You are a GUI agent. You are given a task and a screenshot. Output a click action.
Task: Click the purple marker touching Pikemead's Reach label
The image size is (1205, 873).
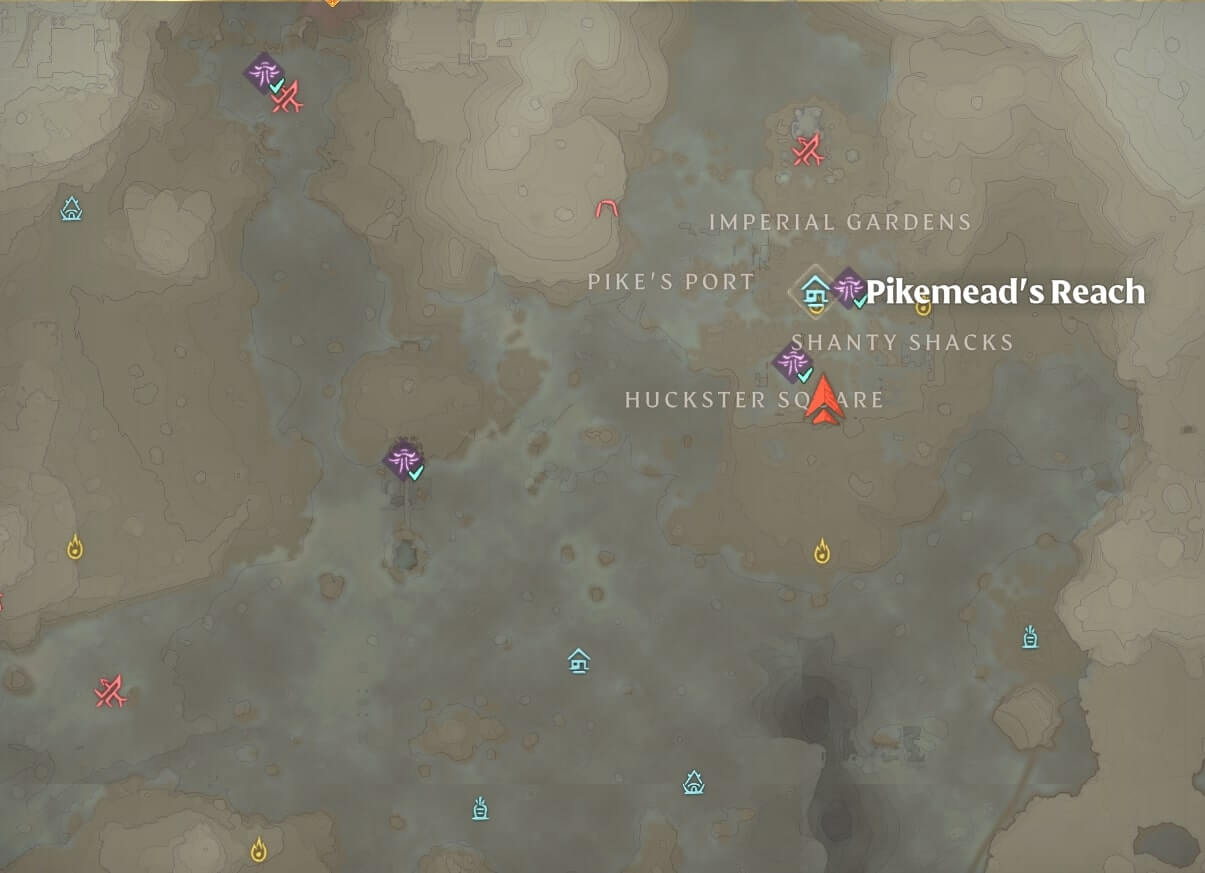click(x=850, y=288)
